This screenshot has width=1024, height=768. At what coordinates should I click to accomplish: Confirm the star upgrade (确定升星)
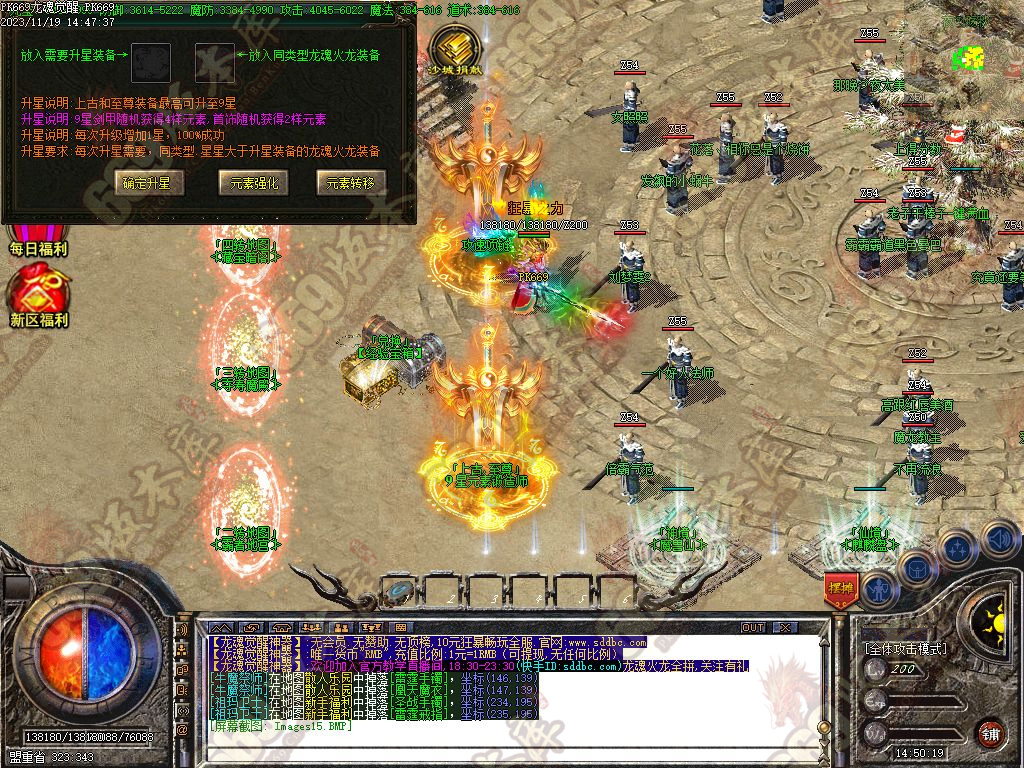(x=147, y=182)
